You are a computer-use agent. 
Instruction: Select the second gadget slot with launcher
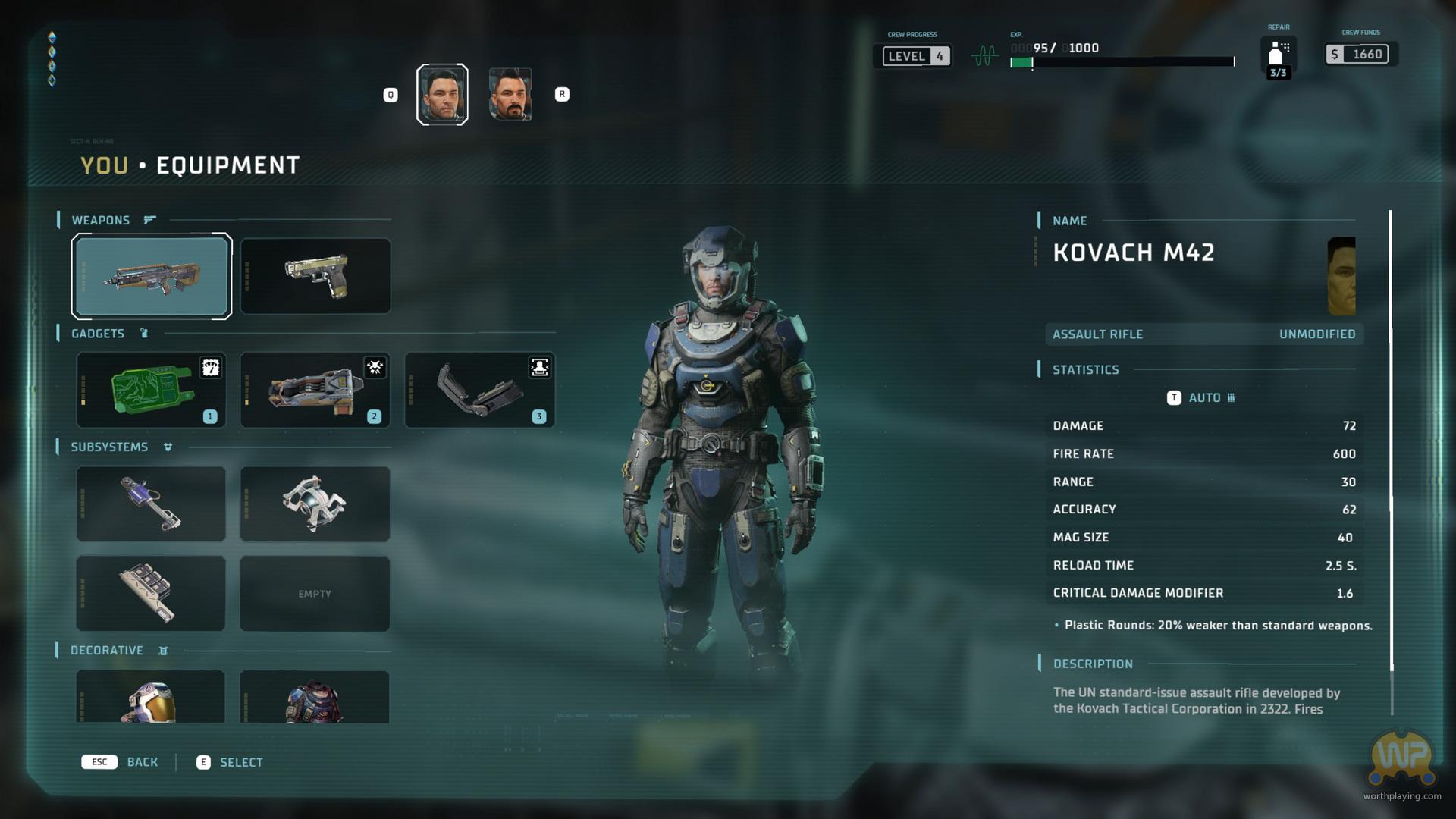coord(315,390)
